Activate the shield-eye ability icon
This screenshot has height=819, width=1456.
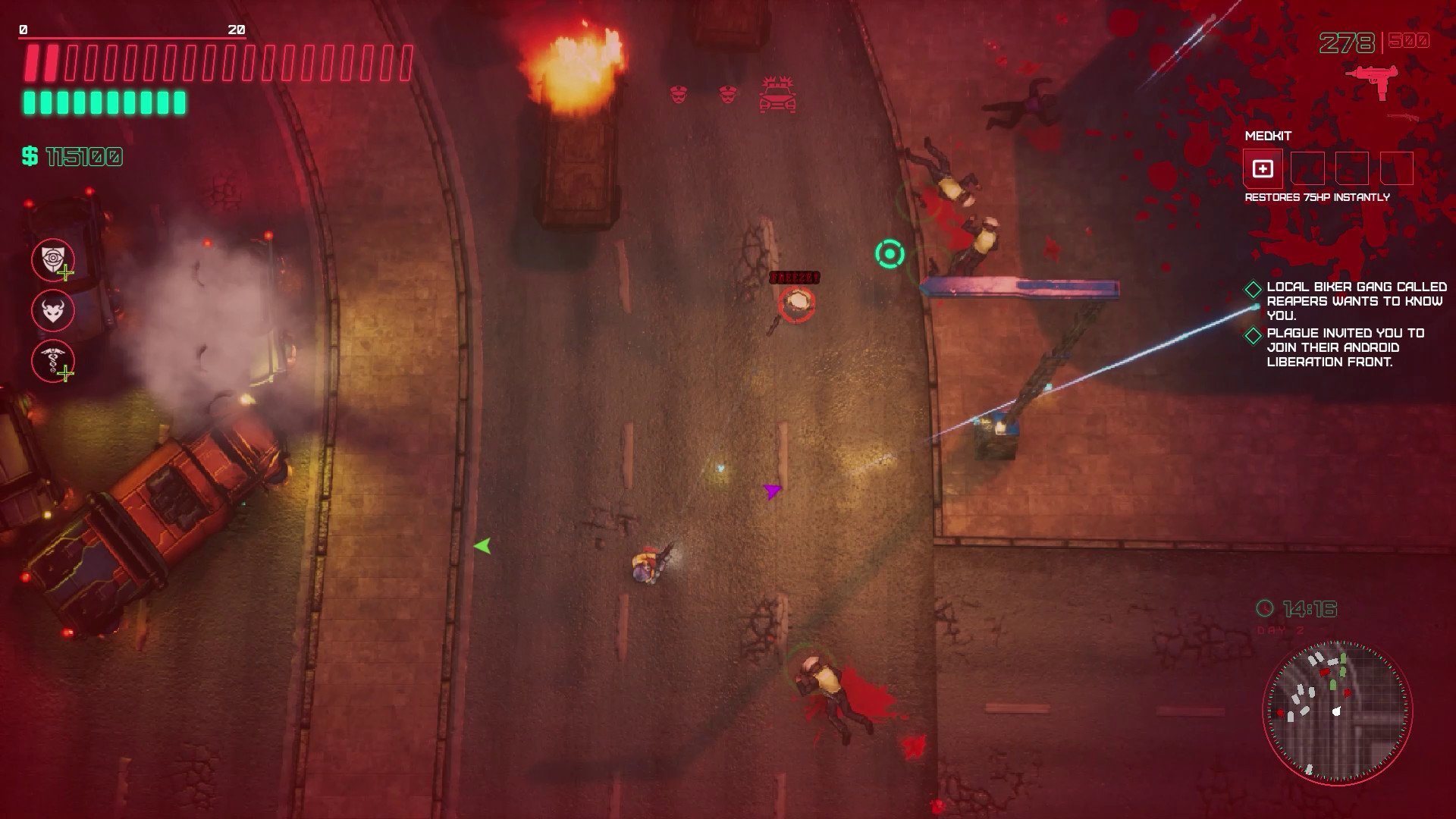[53, 260]
